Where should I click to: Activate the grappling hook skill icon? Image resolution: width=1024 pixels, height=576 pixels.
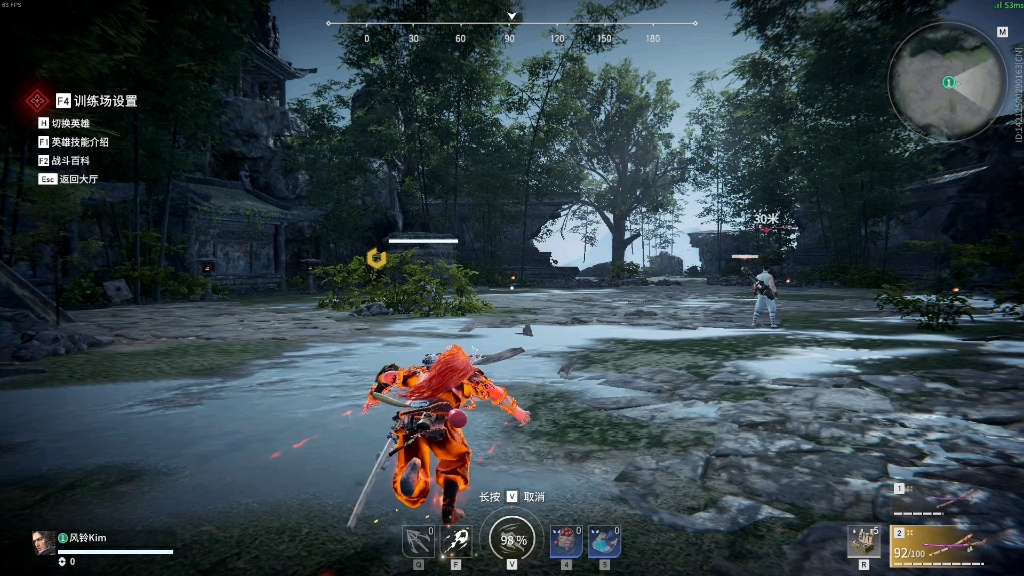point(418,541)
